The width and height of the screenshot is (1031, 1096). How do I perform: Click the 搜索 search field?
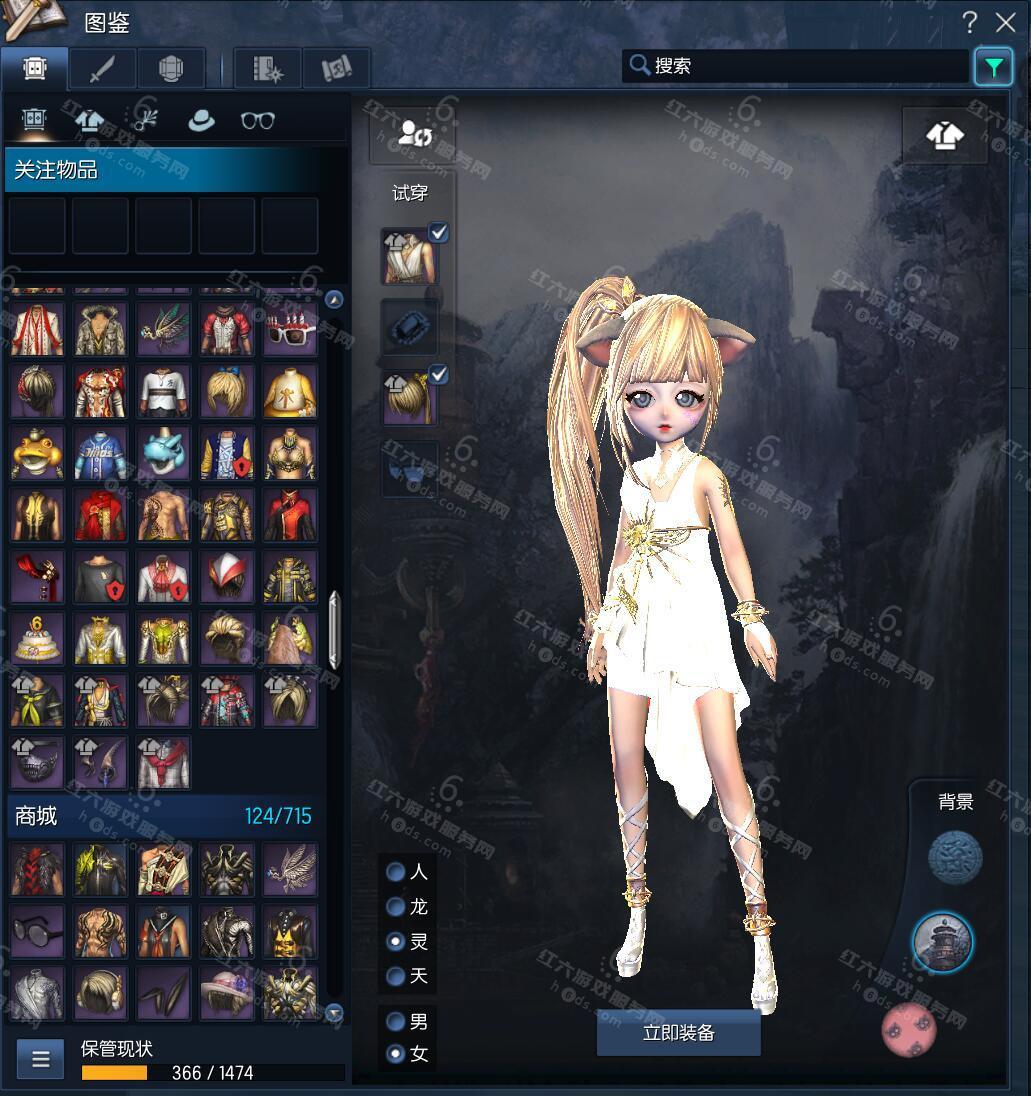800,66
